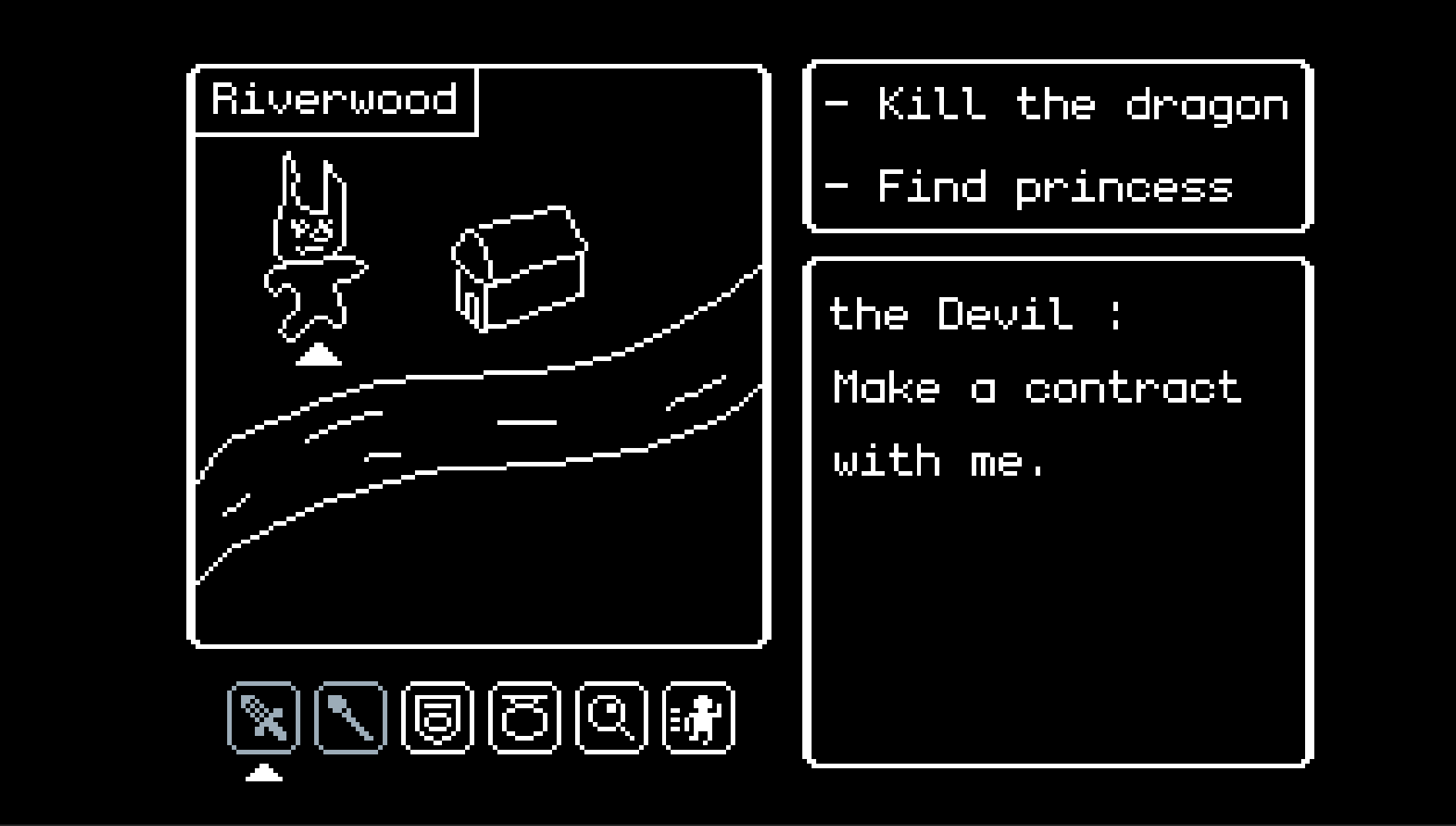Use the magnifying glass inspect action
The width and height of the screenshot is (1456, 826).
tap(611, 717)
